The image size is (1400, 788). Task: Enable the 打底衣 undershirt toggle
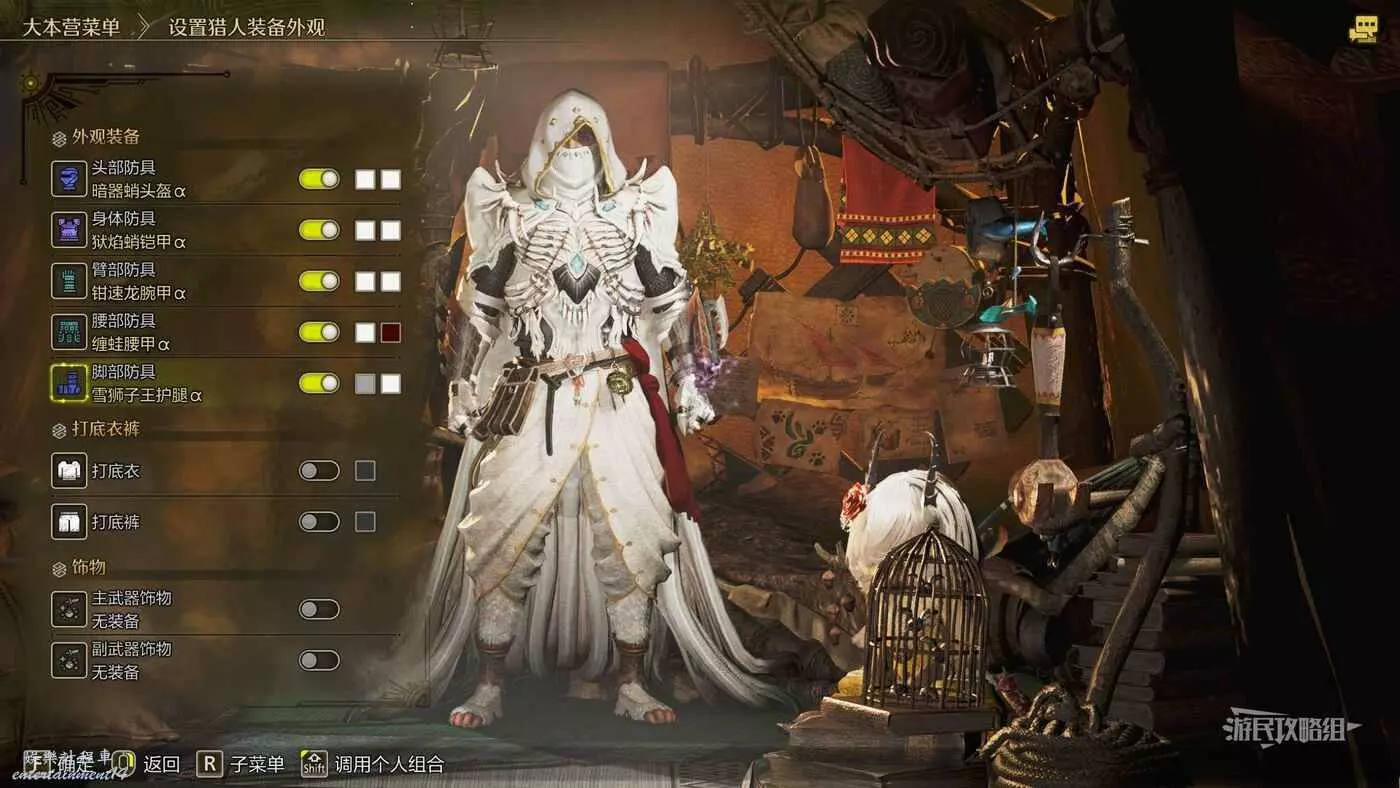(319, 470)
